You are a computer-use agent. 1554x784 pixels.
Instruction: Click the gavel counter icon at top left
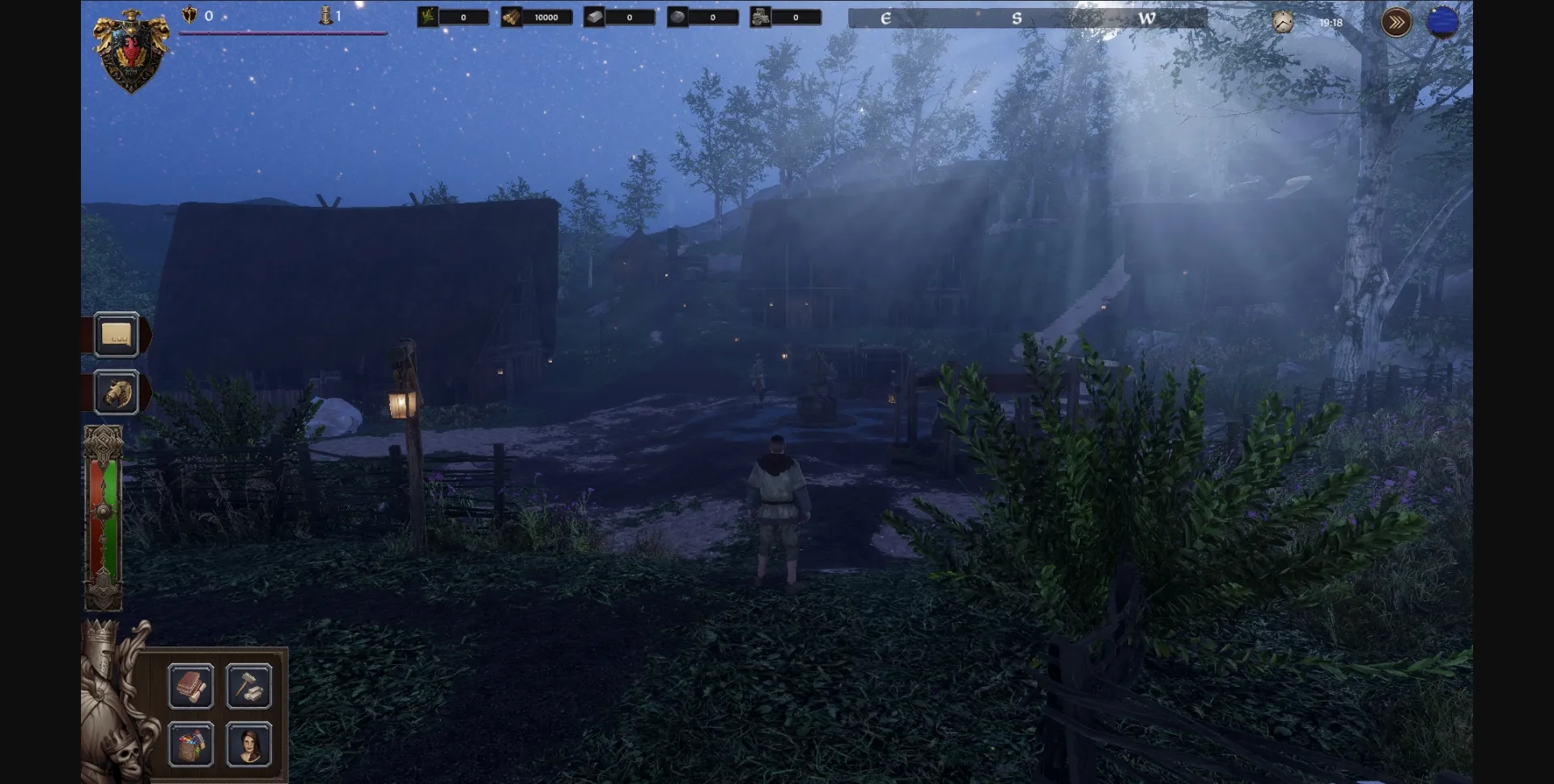tap(326, 14)
